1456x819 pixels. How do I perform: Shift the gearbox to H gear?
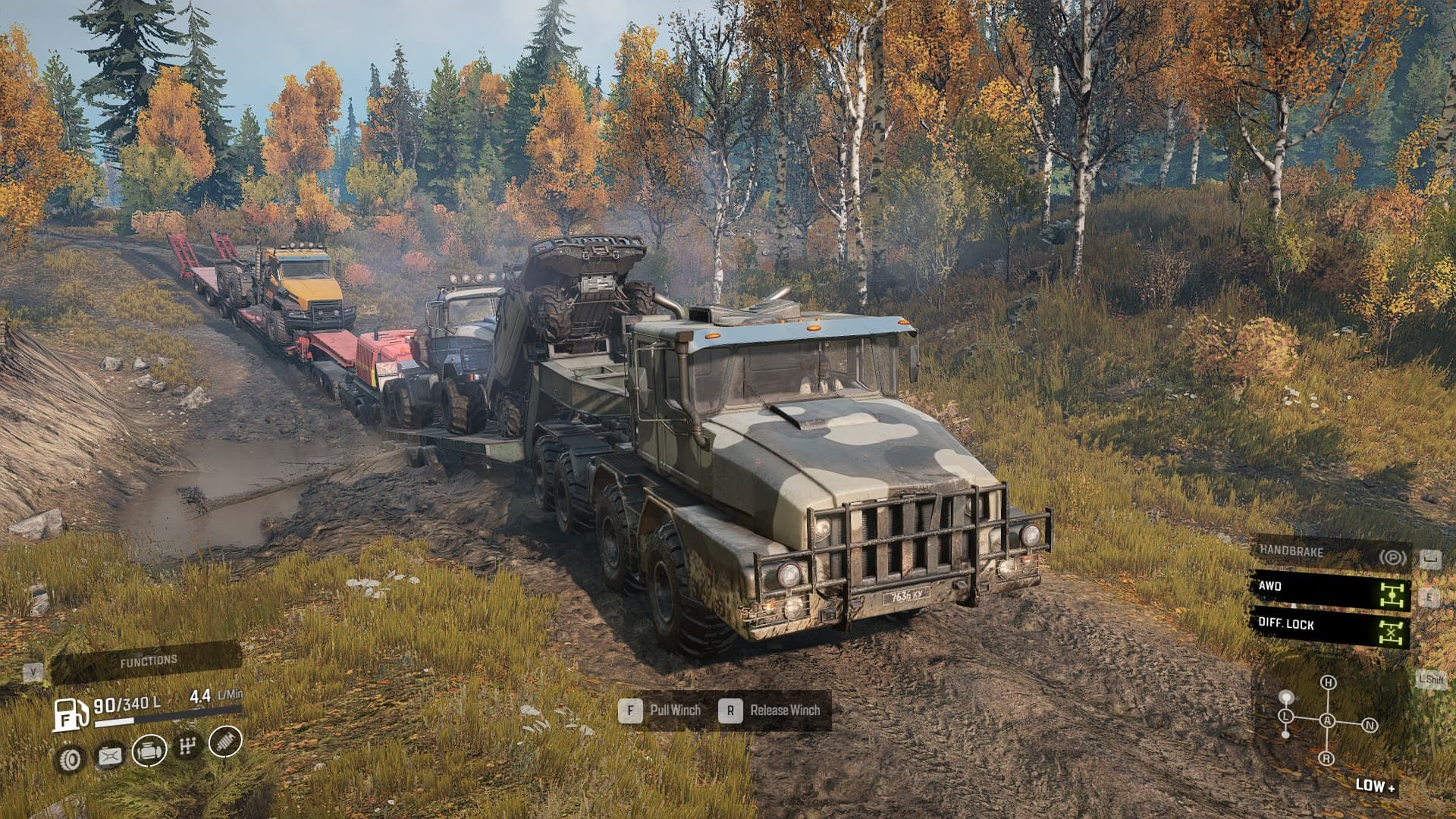coord(1328,682)
